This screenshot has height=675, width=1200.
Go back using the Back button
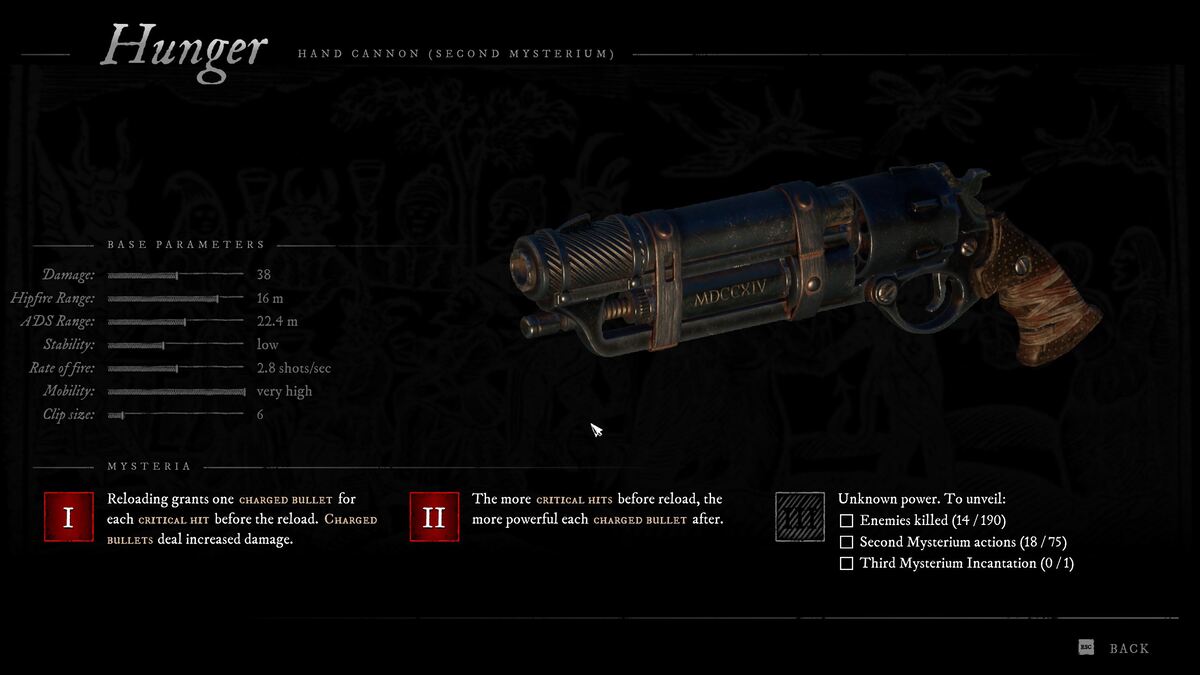pyautogui.click(x=1128, y=649)
